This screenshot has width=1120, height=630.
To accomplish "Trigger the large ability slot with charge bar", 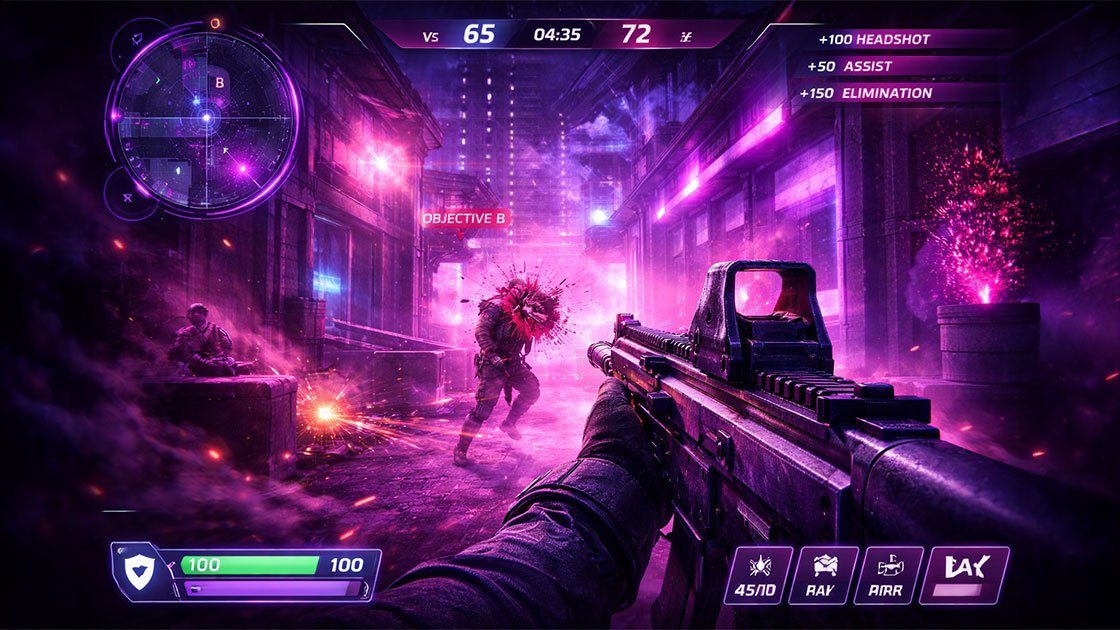I will [x=970, y=575].
